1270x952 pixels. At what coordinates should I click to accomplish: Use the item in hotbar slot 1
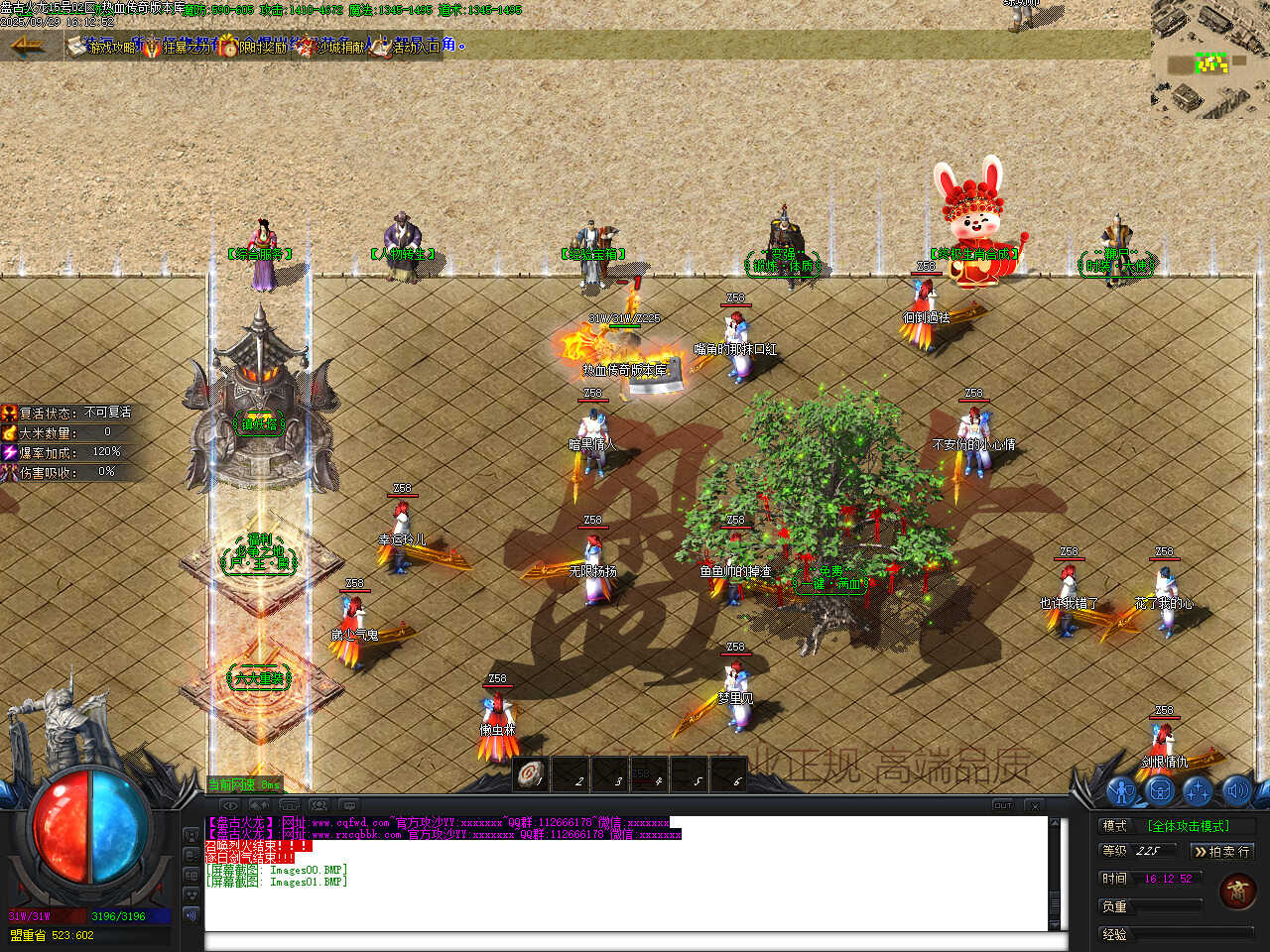(x=532, y=773)
